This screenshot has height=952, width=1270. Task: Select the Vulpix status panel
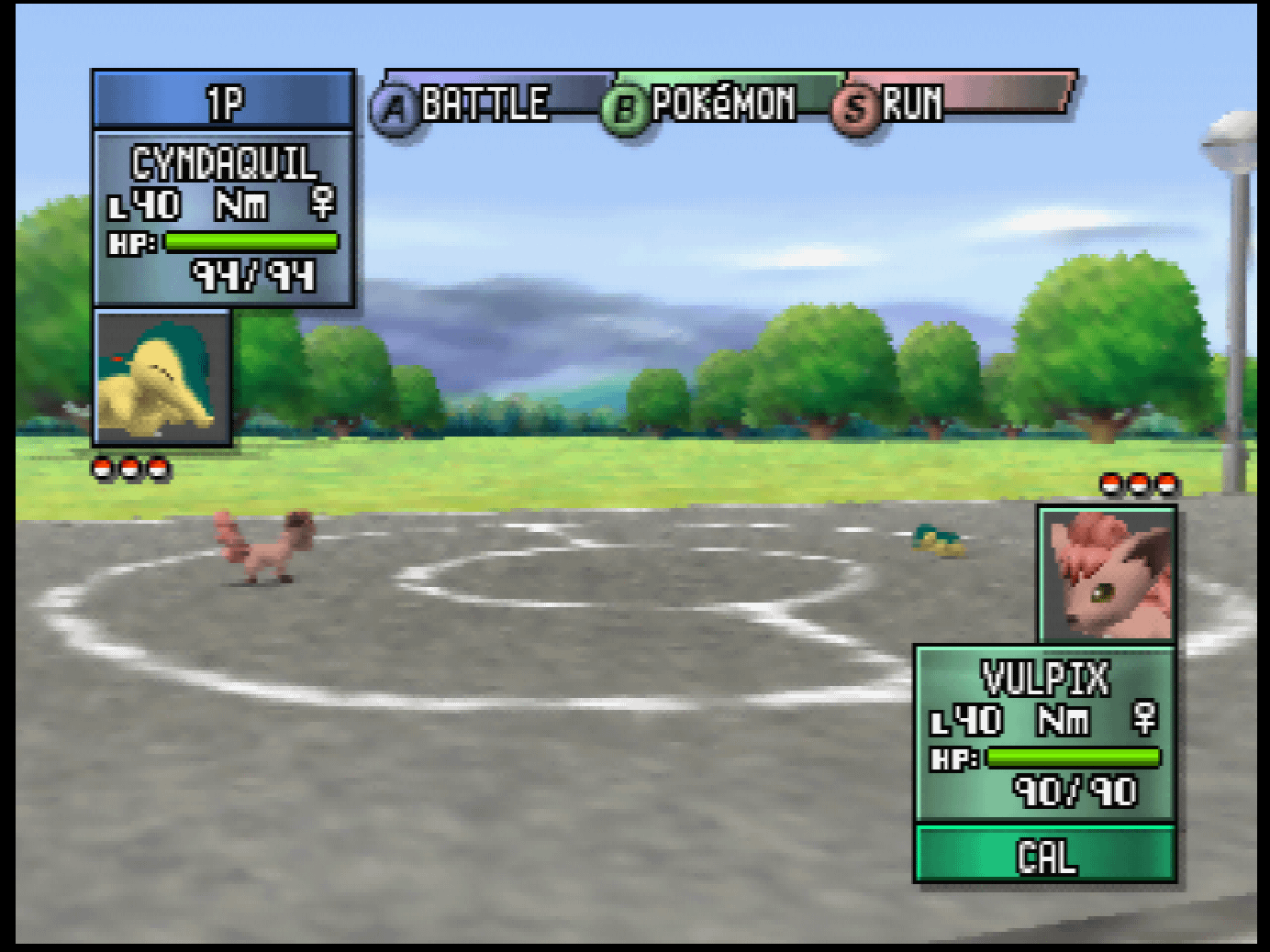pyautogui.click(x=1045, y=733)
